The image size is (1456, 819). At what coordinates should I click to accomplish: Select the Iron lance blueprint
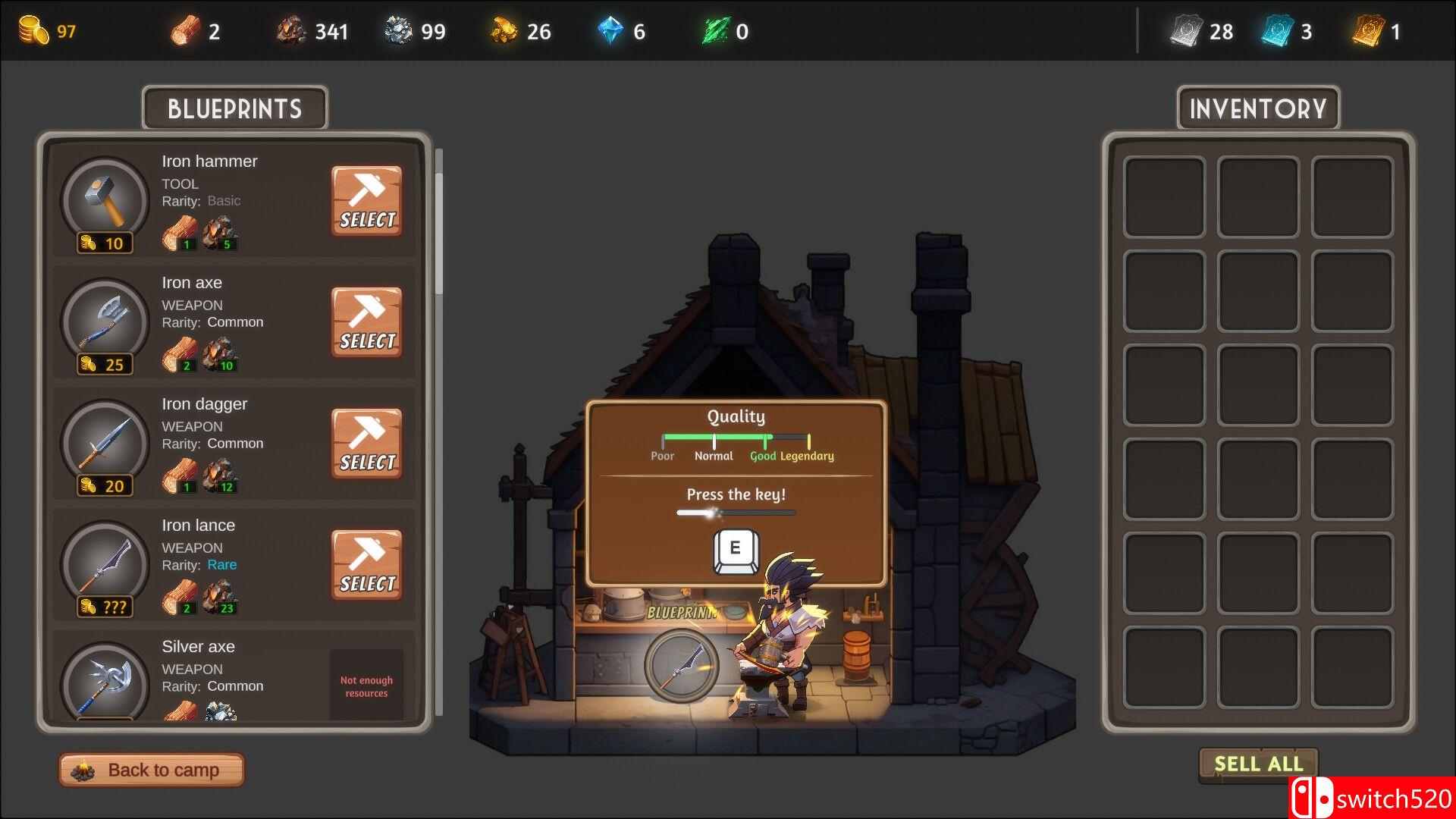366,565
